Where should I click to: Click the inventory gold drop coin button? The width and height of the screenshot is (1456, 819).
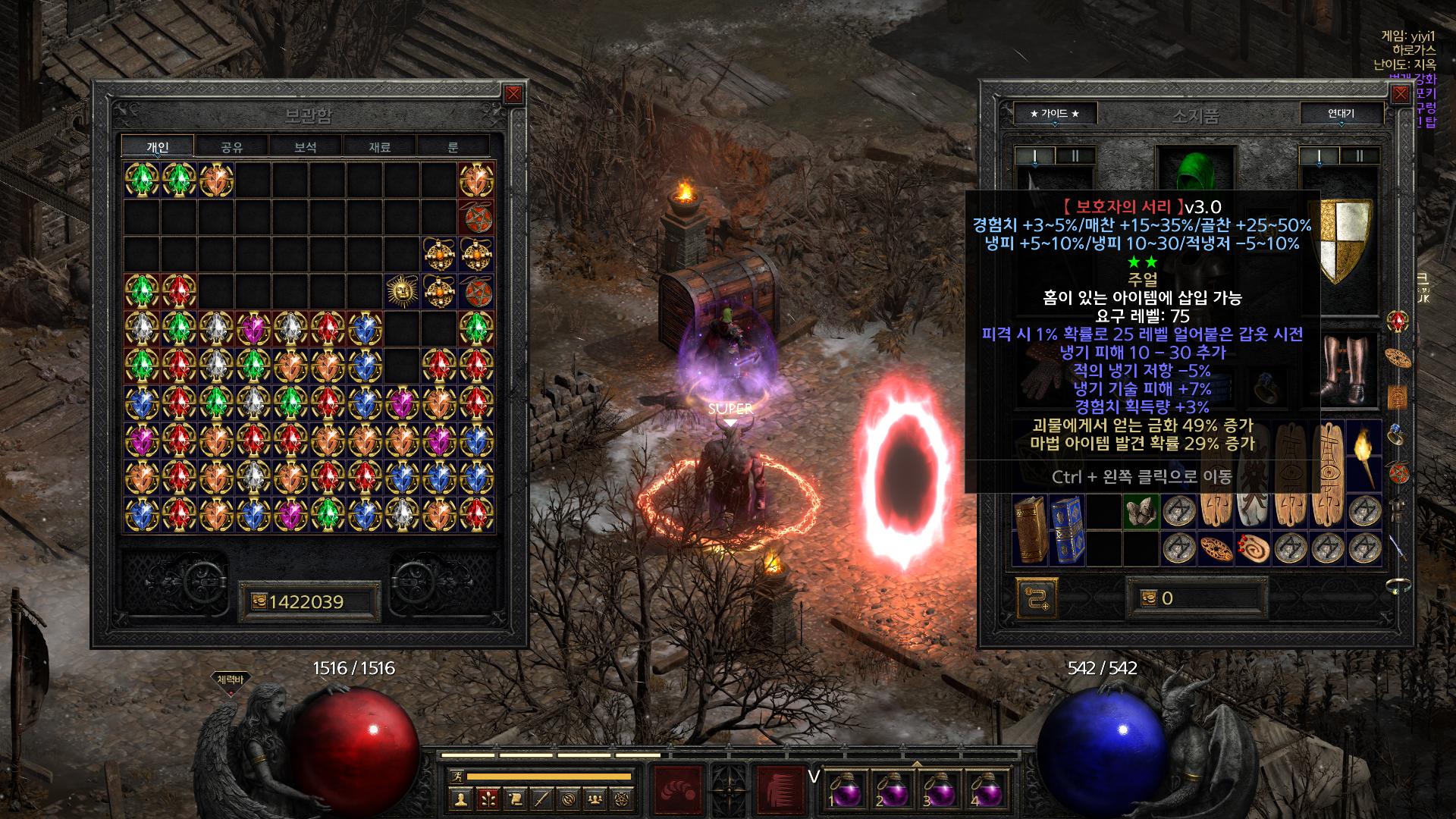pyautogui.click(x=1149, y=598)
